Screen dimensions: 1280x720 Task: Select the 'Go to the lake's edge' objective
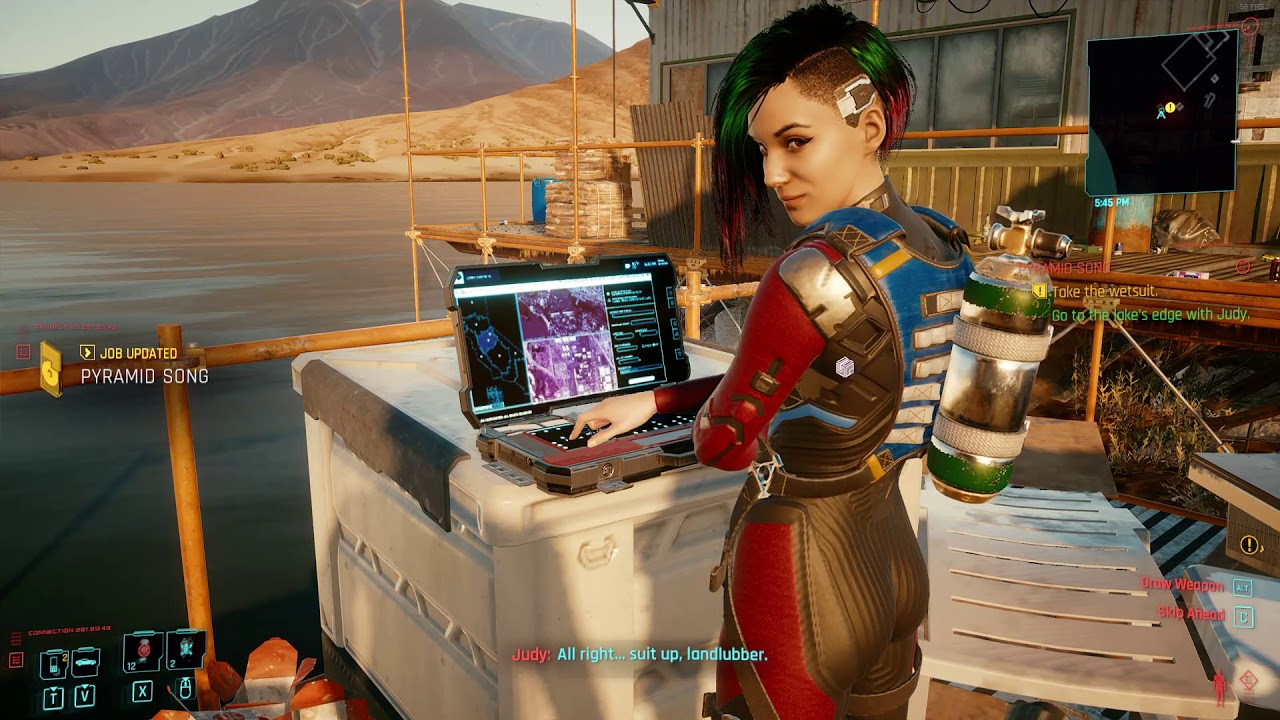coord(1150,314)
